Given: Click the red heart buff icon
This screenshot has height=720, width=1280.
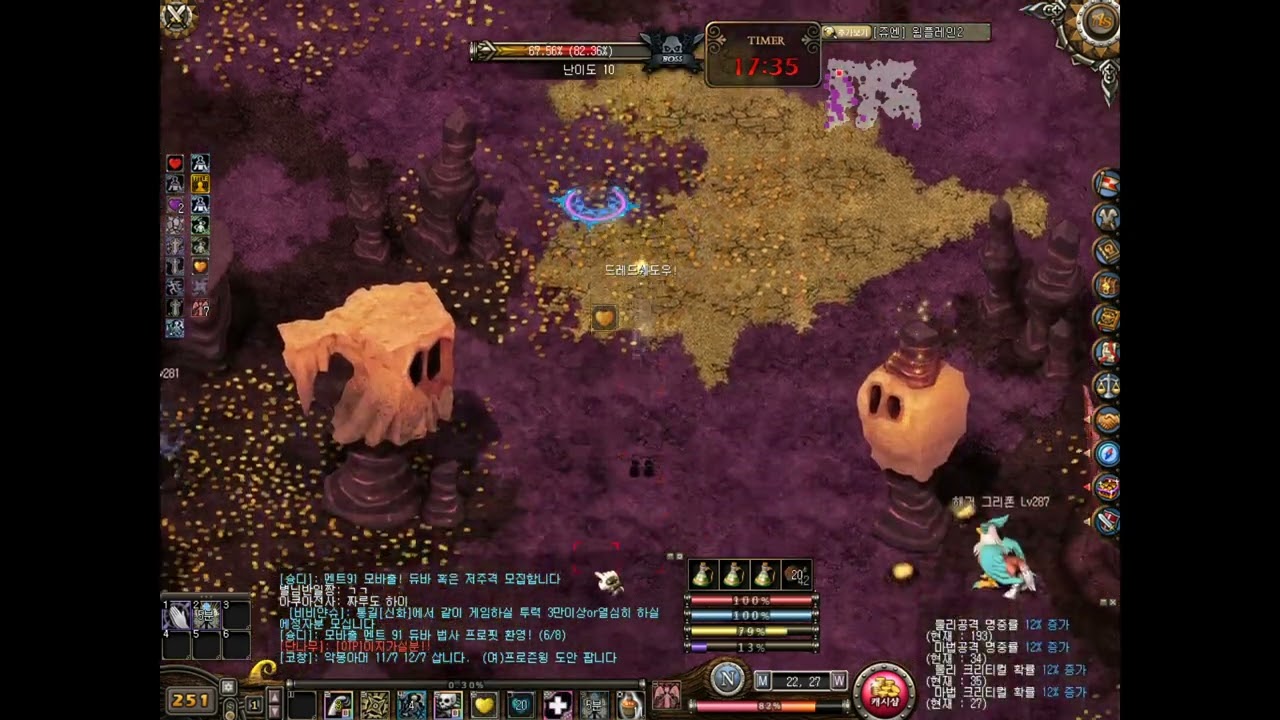Looking at the screenshot, I should pos(175,163).
